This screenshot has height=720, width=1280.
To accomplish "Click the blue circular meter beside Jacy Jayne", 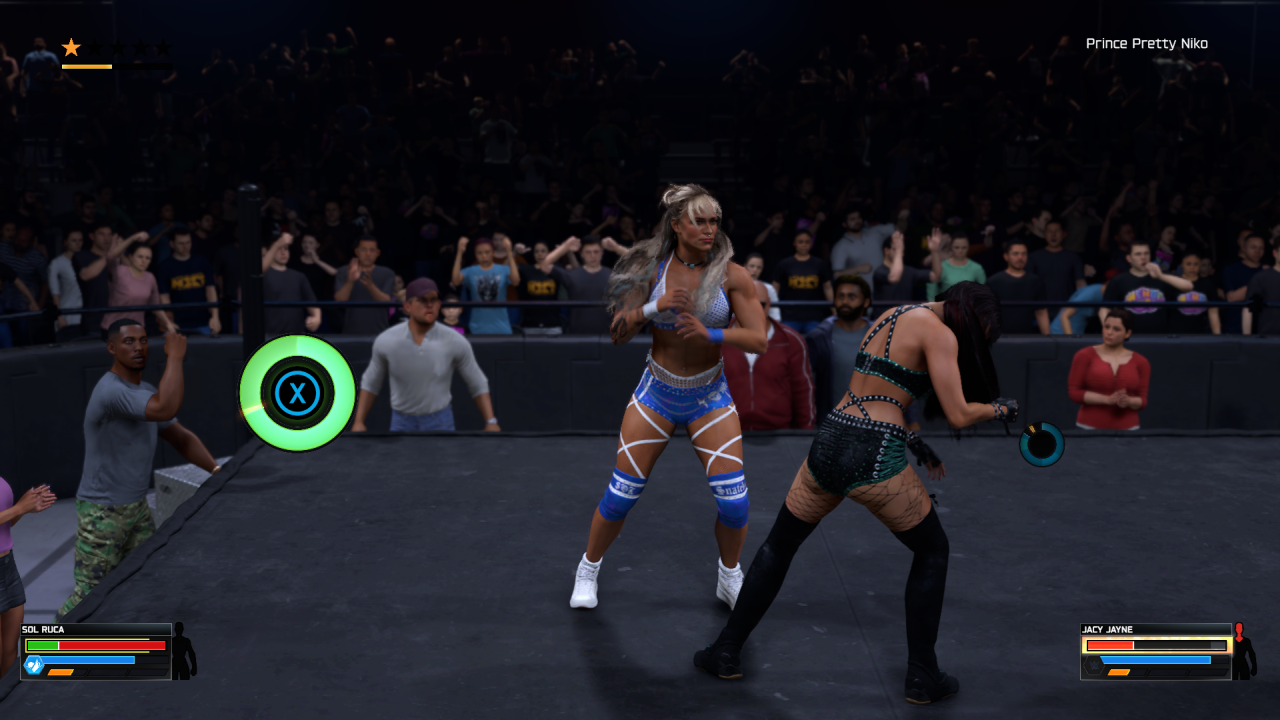I will click(x=1041, y=444).
